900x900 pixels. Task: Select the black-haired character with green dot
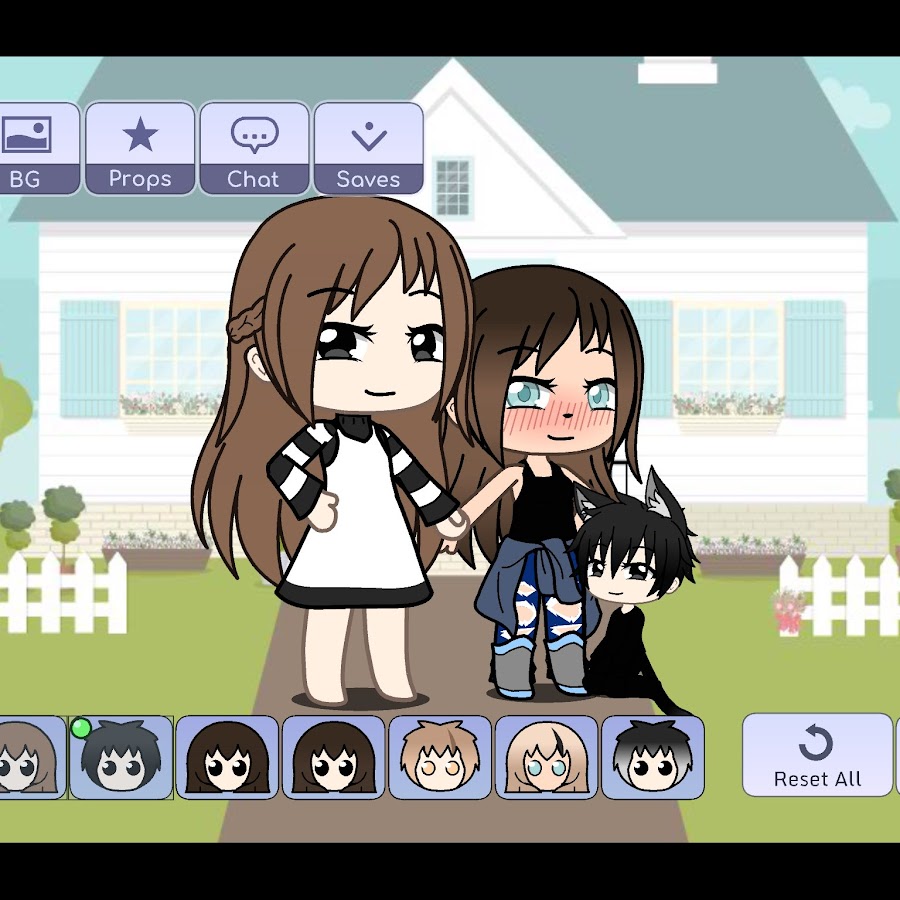(121, 757)
